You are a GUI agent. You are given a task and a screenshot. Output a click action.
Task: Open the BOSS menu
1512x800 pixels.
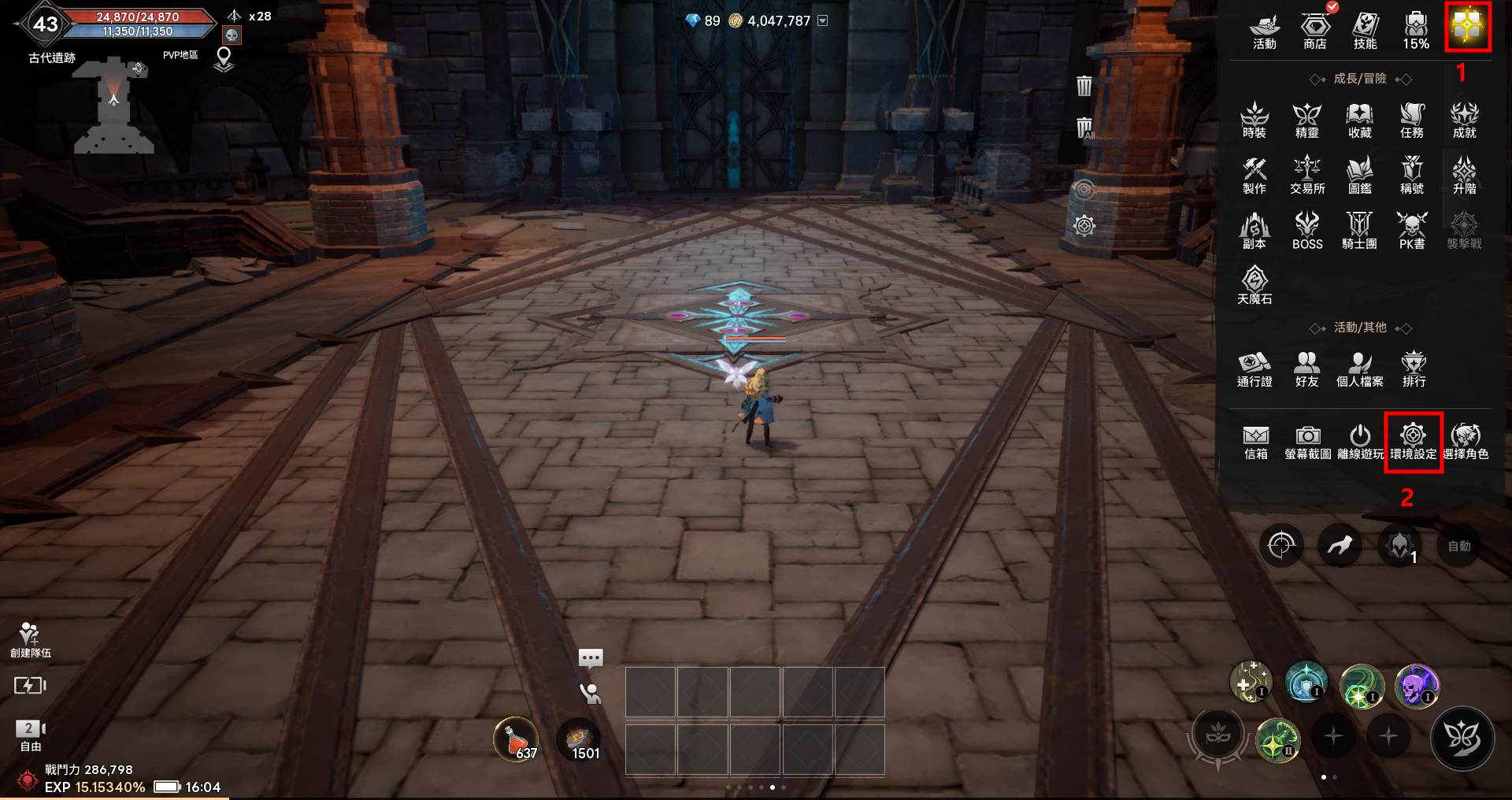point(1307,231)
